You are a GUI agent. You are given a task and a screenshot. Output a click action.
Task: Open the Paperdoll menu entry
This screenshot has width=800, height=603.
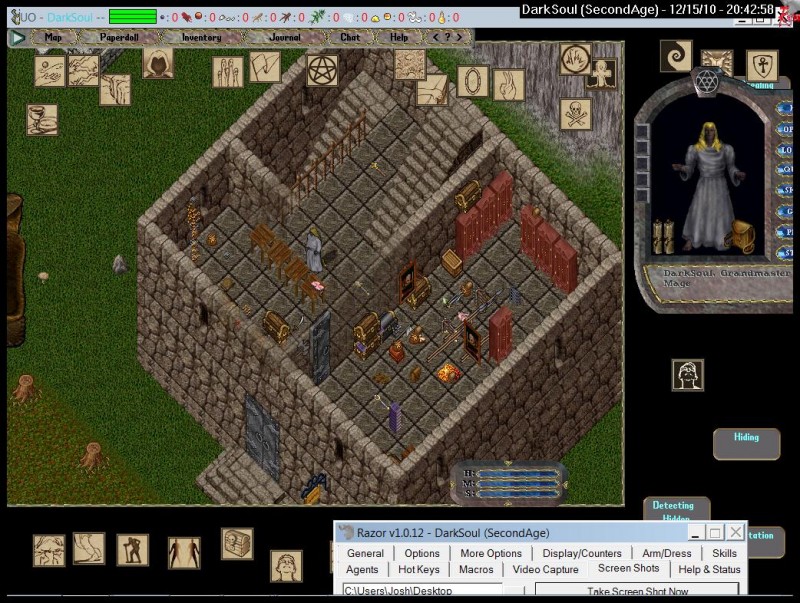pos(121,37)
